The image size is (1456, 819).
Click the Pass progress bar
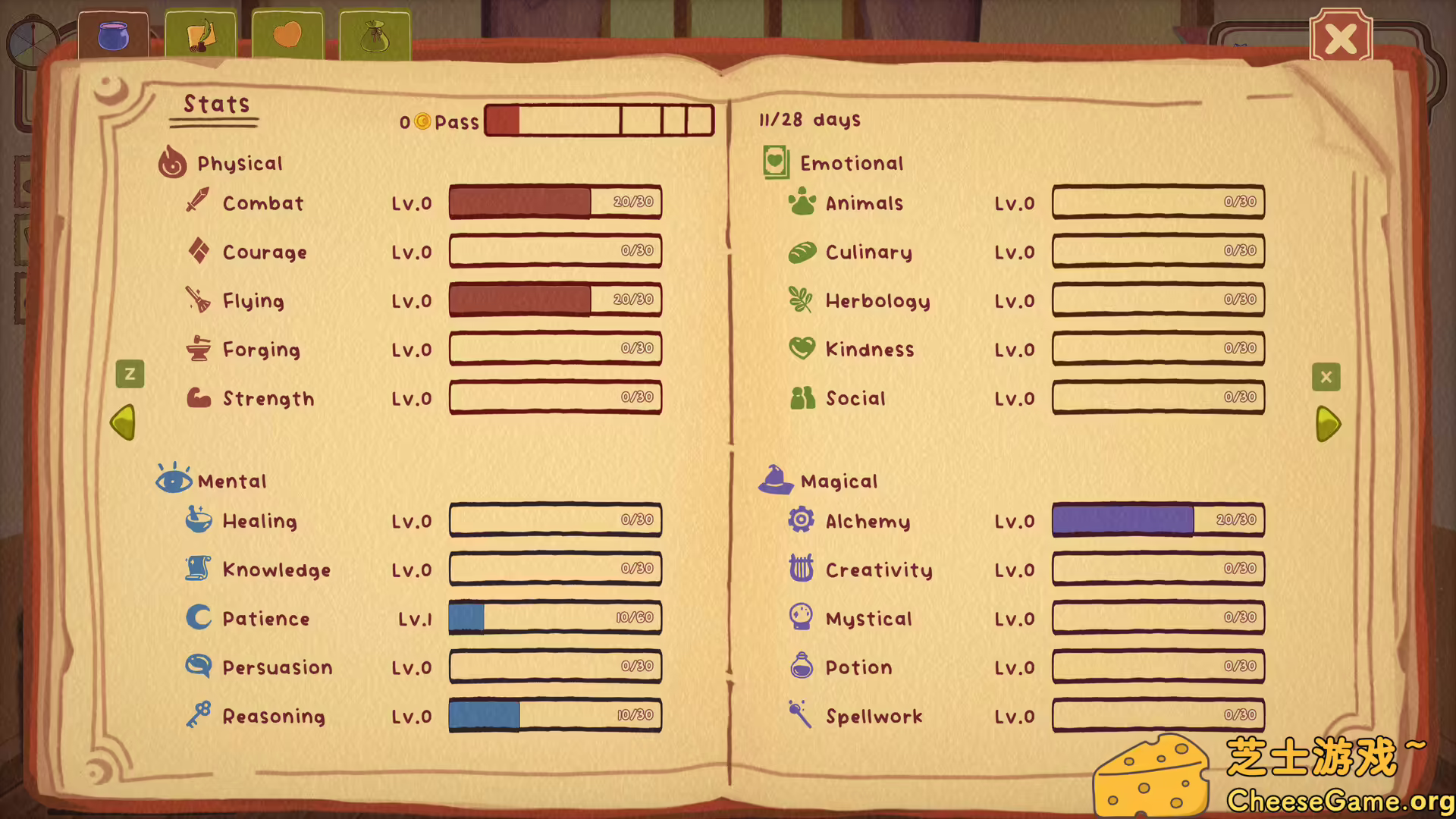click(598, 120)
